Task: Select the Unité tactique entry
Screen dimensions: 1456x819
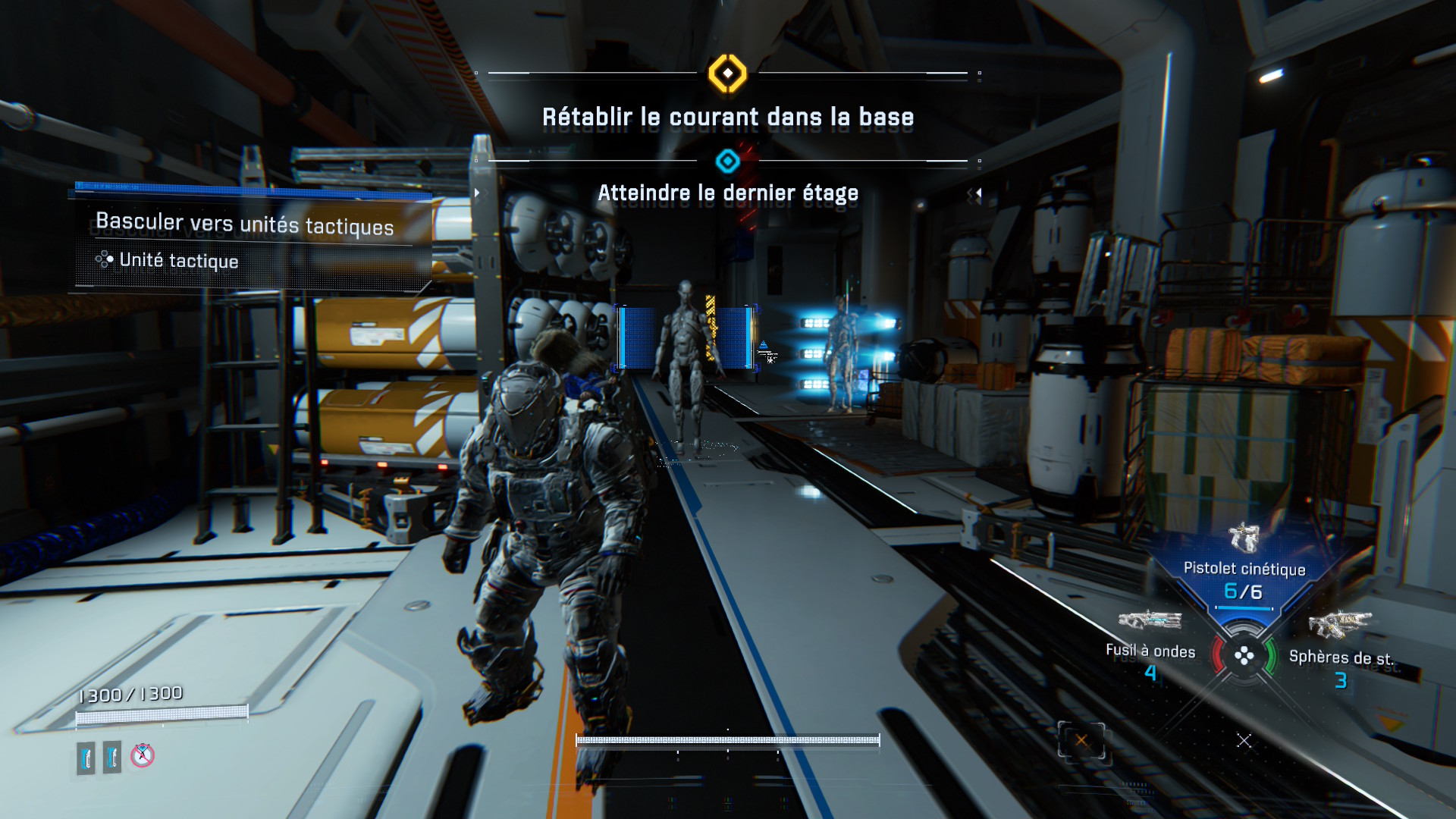Action: (x=178, y=261)
